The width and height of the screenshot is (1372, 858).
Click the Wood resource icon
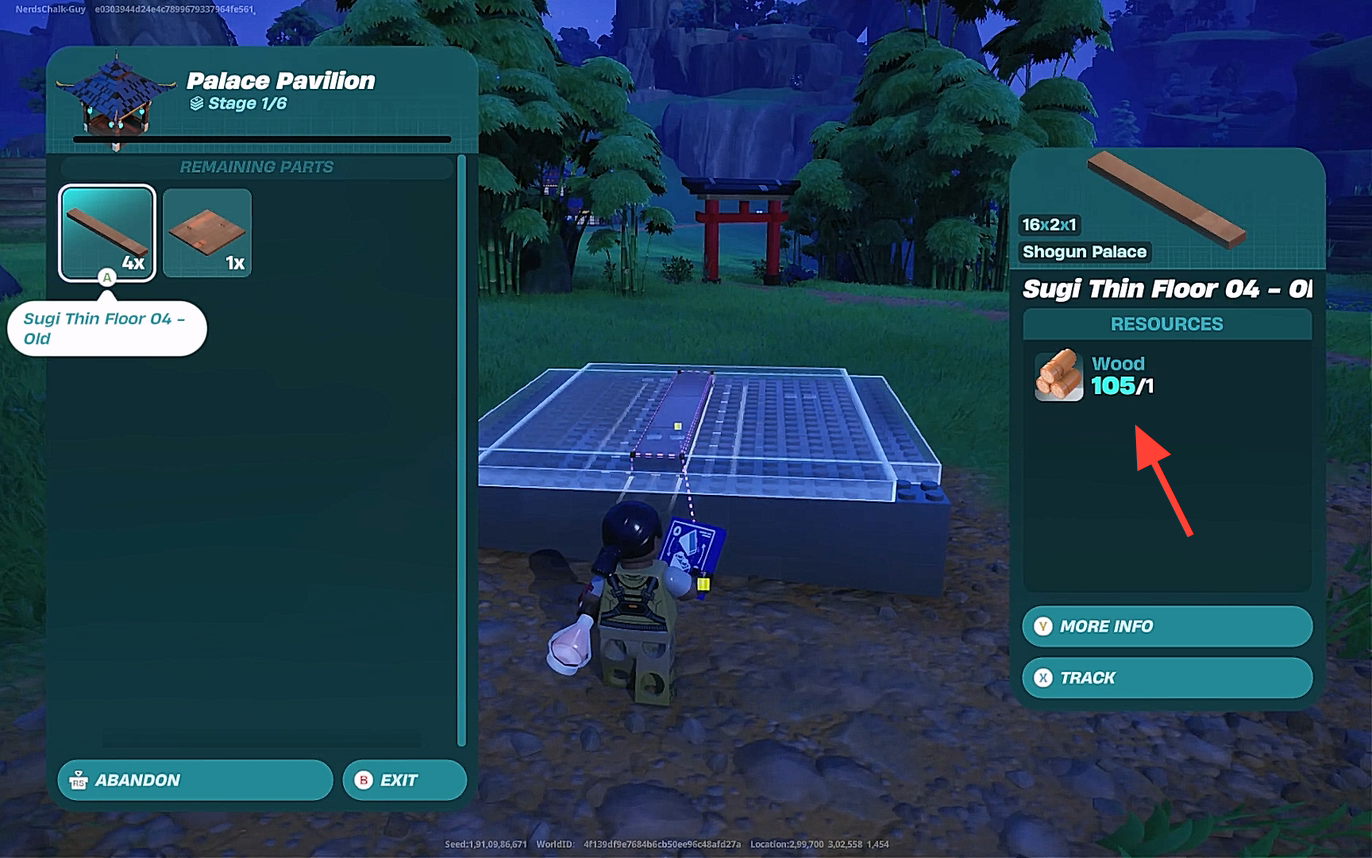1059,375
